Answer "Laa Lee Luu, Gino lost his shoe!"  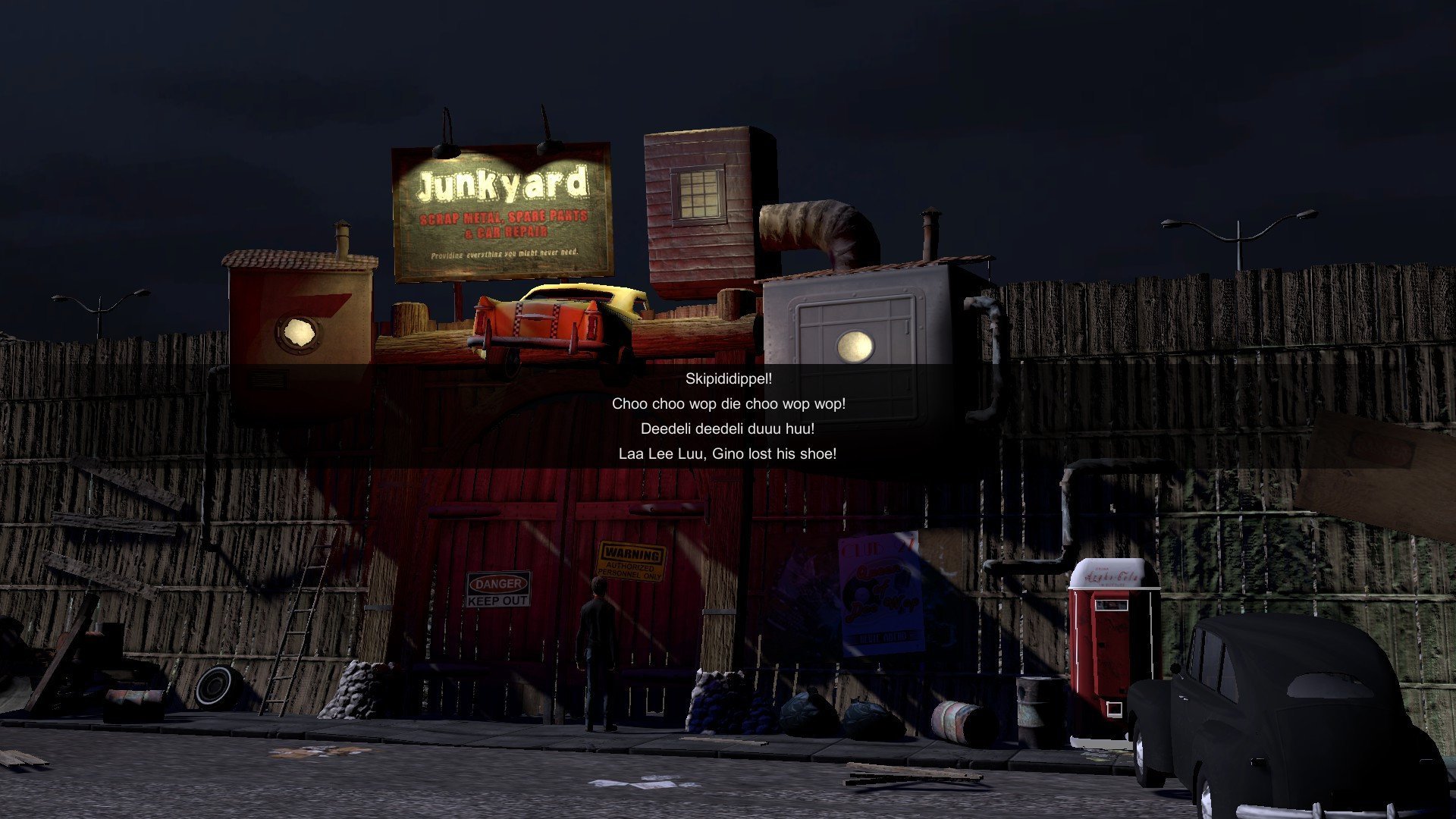(728, 454)
